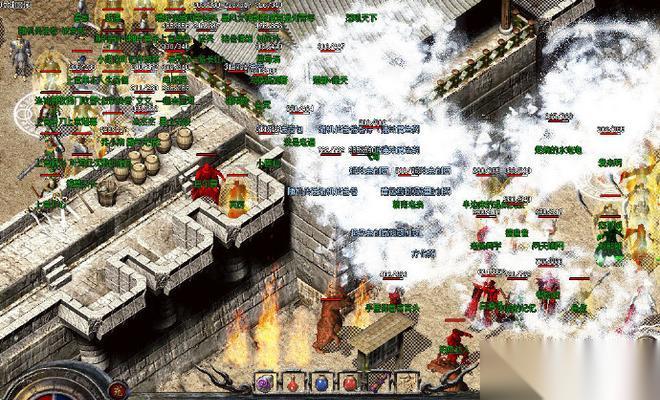This screenshot has height=400, width=660.
Task: Select the small red potion flask
Action: (293, 382)
